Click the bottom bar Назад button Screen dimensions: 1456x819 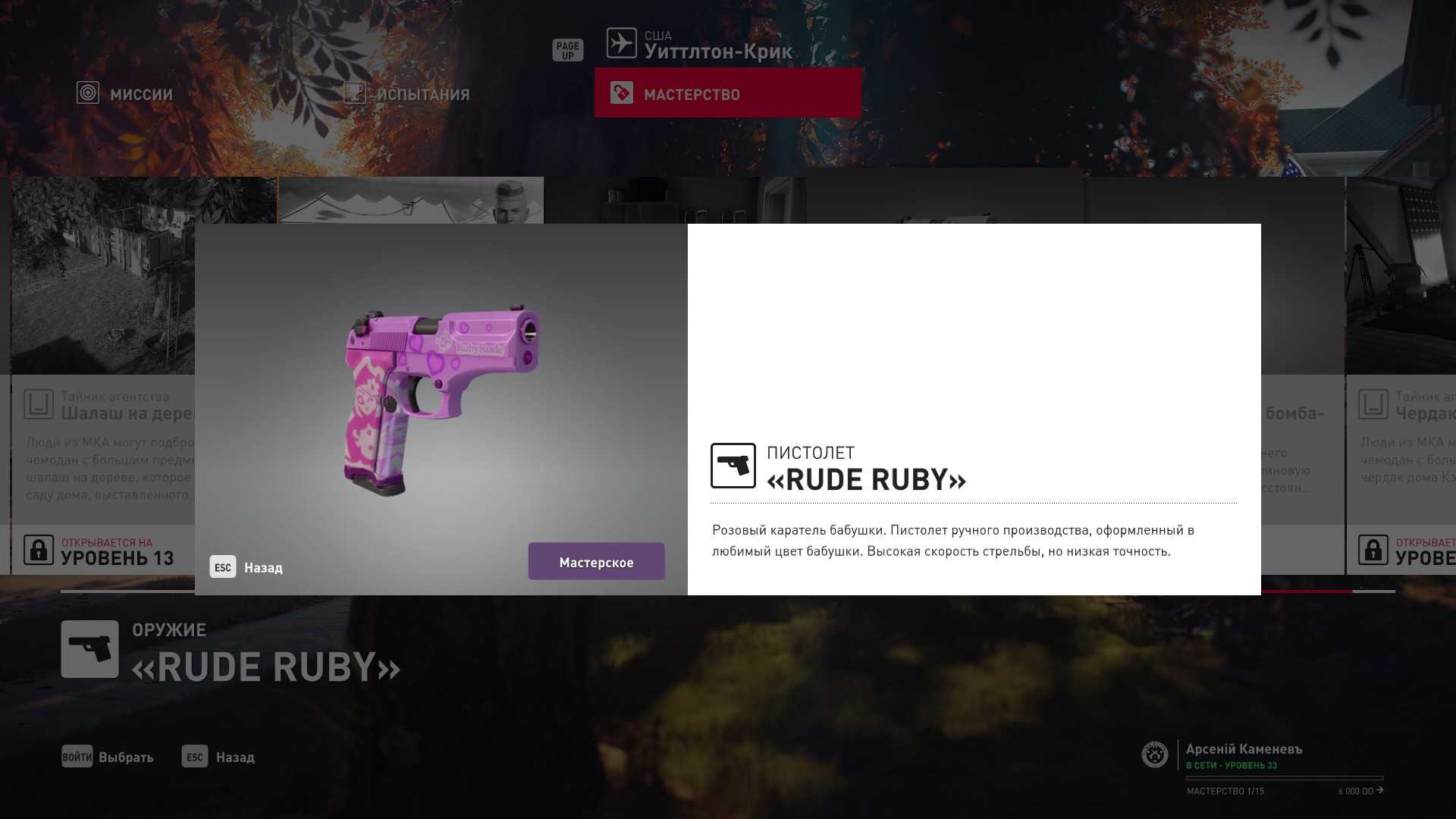pyautogui.click(x=218, y=757)
